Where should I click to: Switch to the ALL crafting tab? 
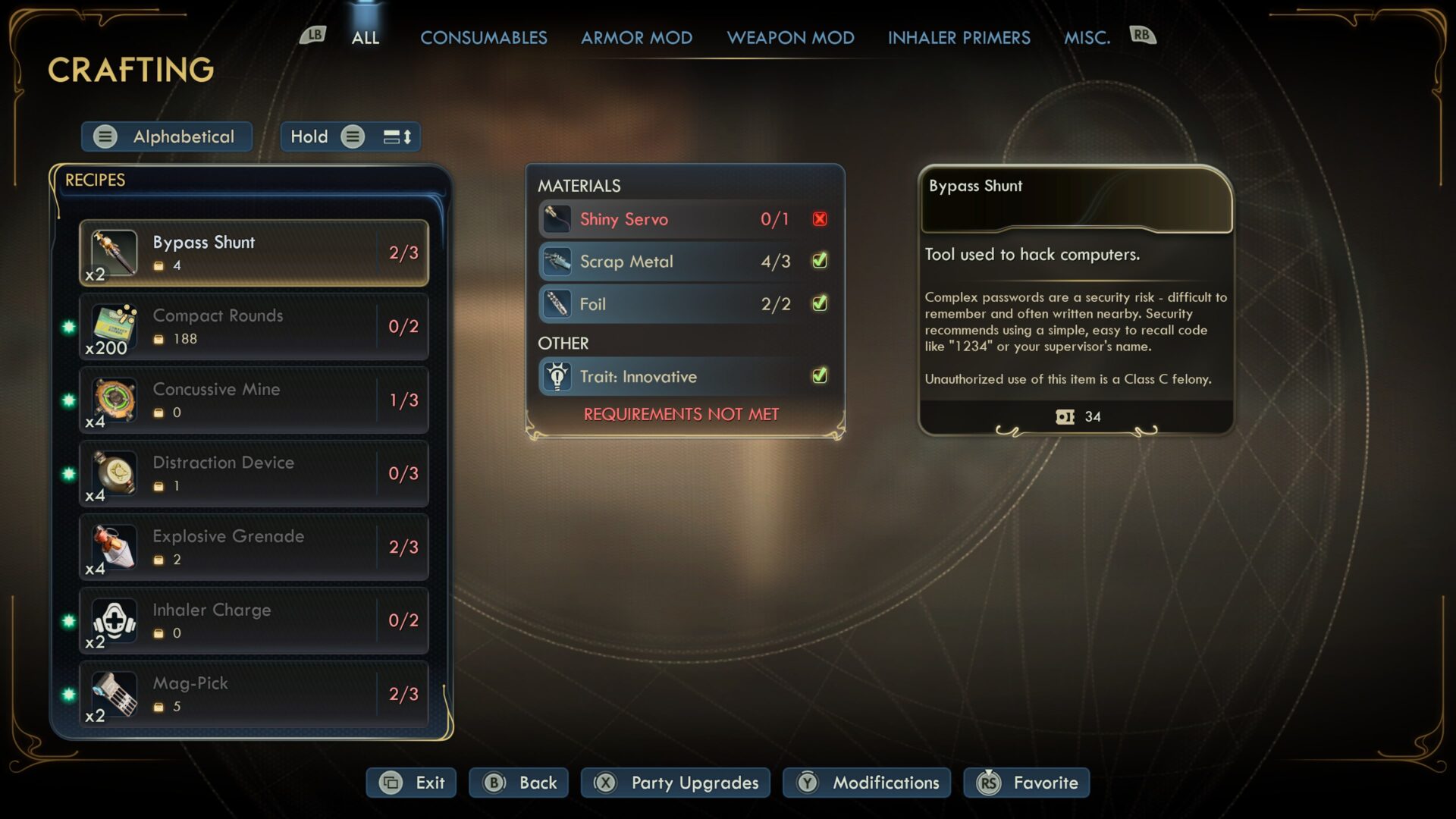pyautogui.click(x=365, y=37)
